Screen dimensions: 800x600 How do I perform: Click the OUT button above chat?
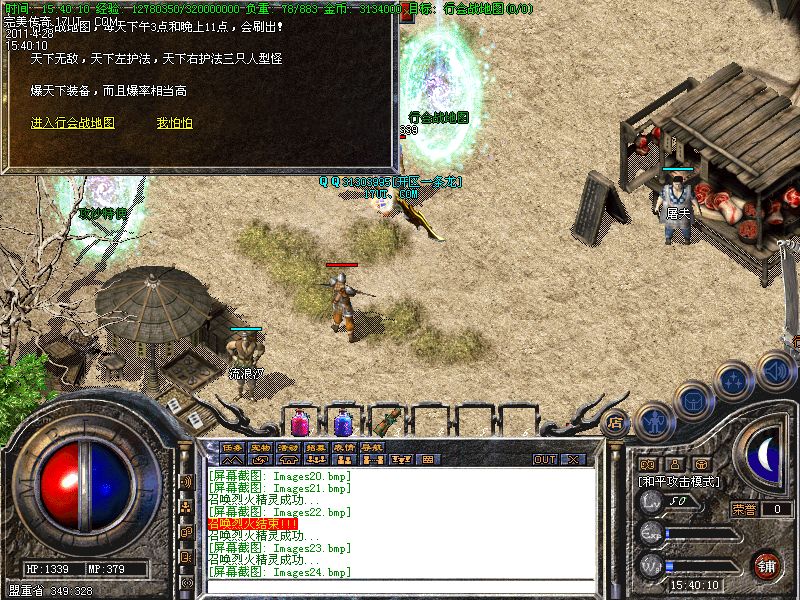[x=545, y=460]
